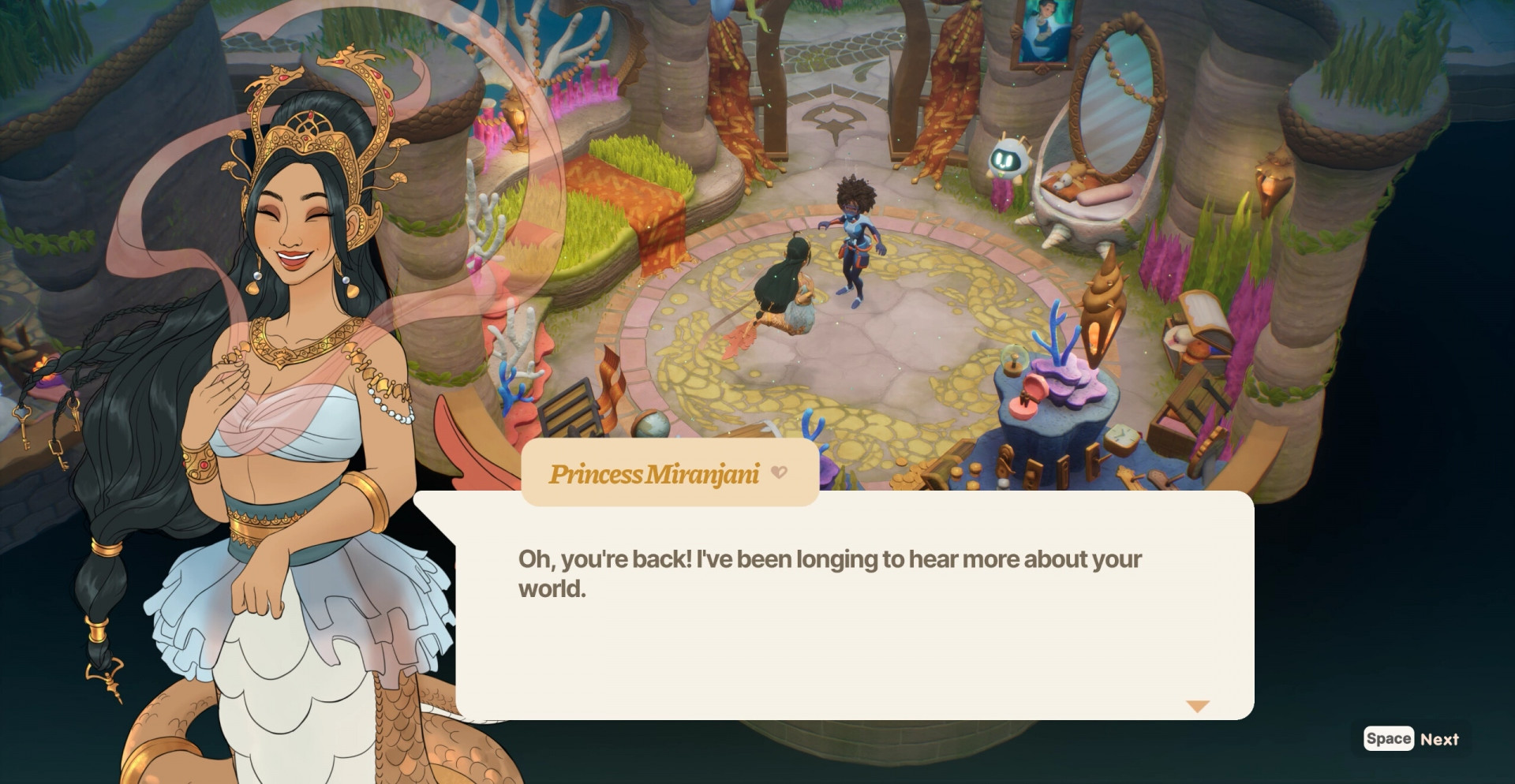Advance dialogue with the orange arrow
1515x784 pixels.
point(1197,706)
